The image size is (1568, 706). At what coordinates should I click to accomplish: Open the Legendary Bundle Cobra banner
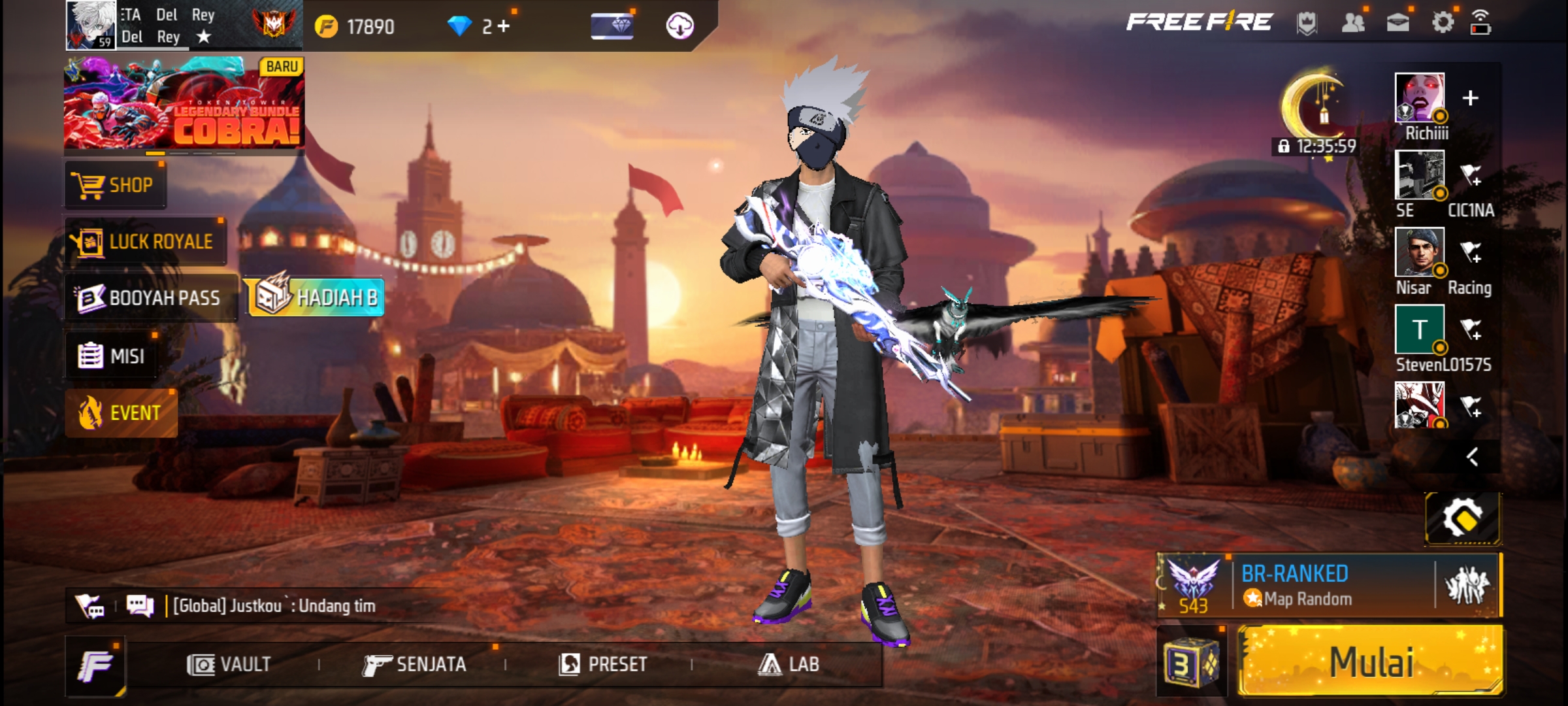point(184,103)
